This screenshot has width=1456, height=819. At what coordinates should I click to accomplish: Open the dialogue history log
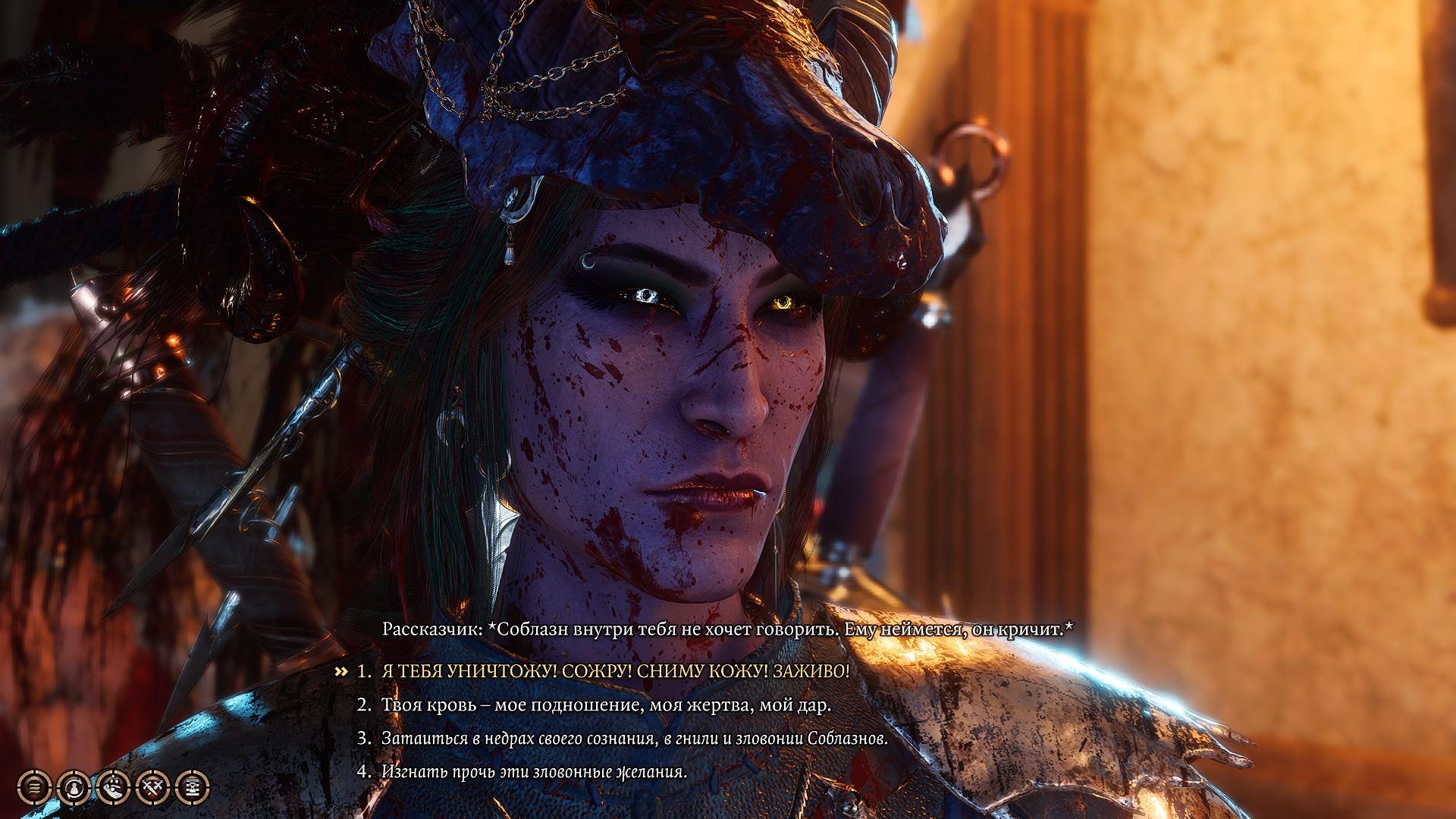34,787
